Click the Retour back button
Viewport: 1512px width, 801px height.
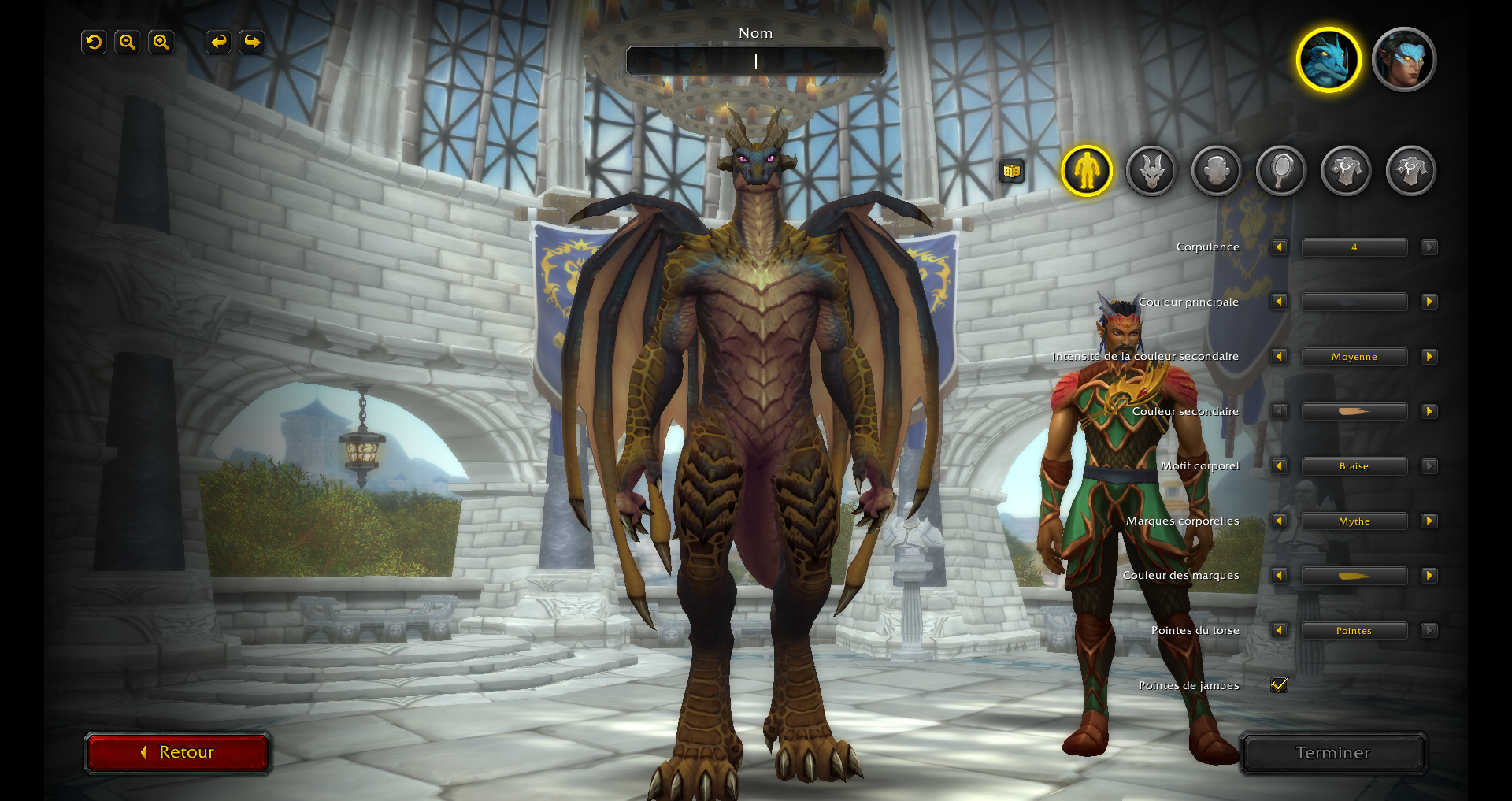[x=178, y=752]
